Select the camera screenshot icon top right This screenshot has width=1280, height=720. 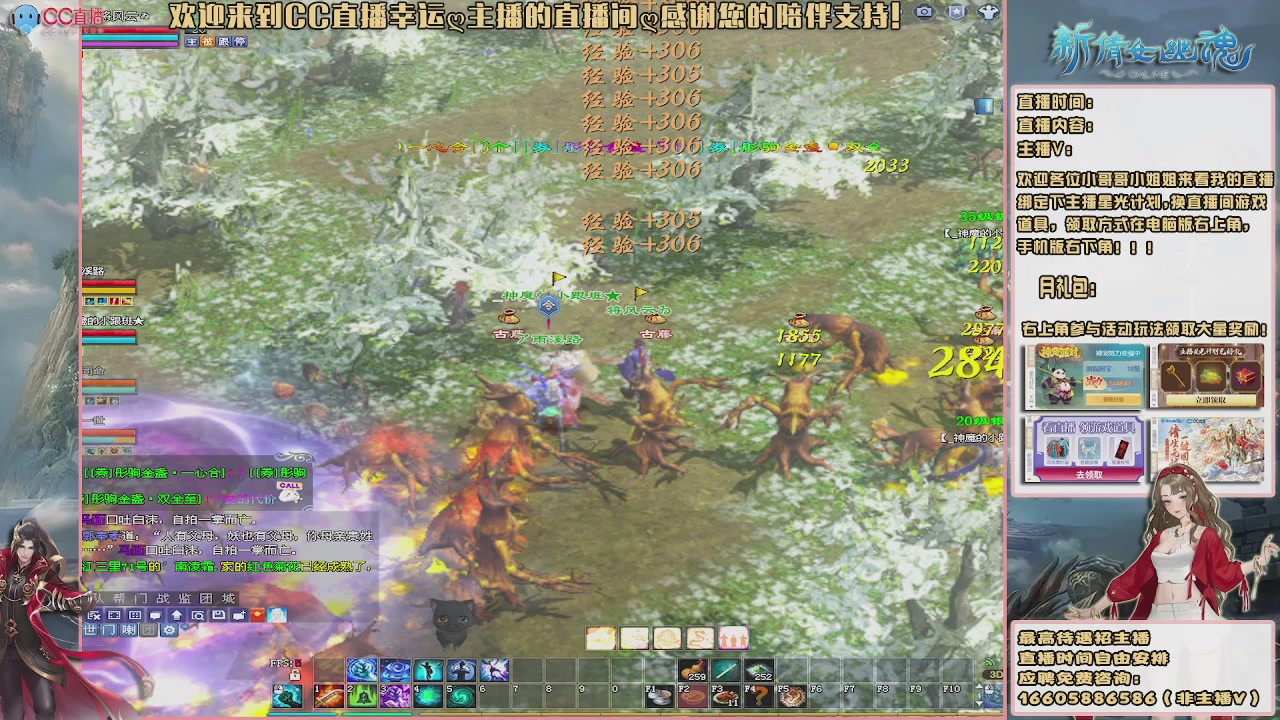923,12
